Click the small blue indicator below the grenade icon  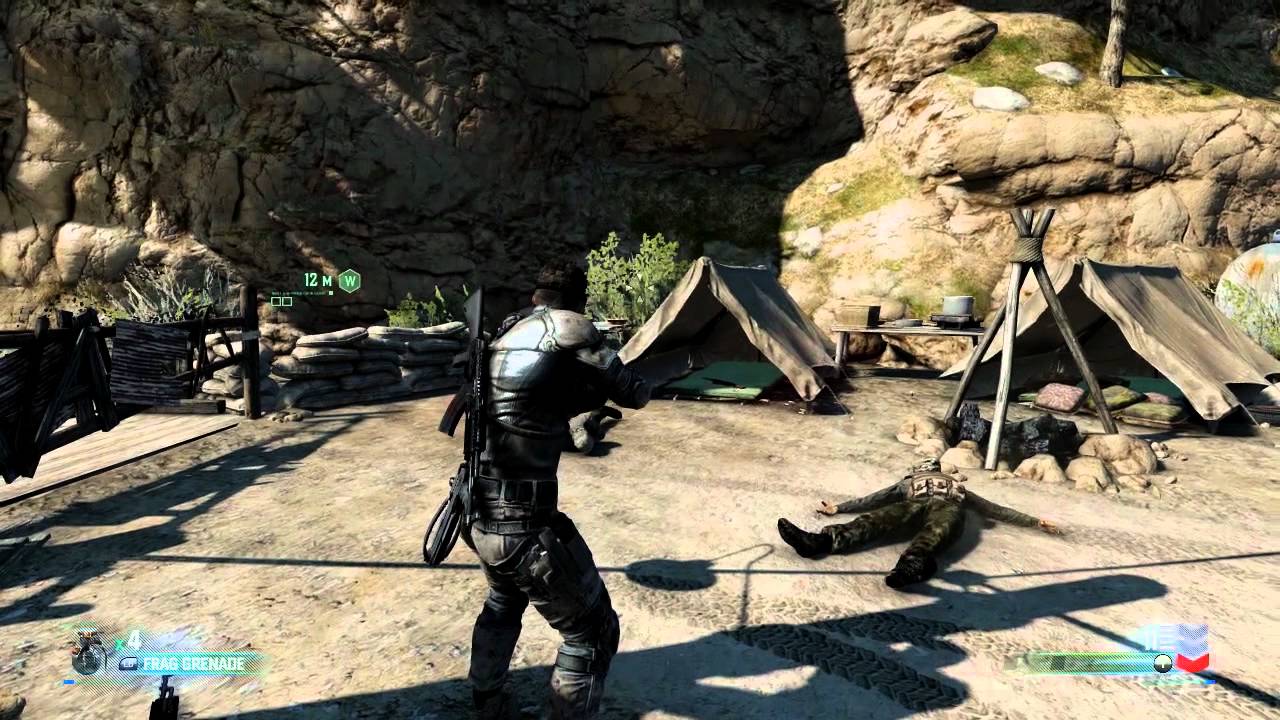[x=69, y=681]
